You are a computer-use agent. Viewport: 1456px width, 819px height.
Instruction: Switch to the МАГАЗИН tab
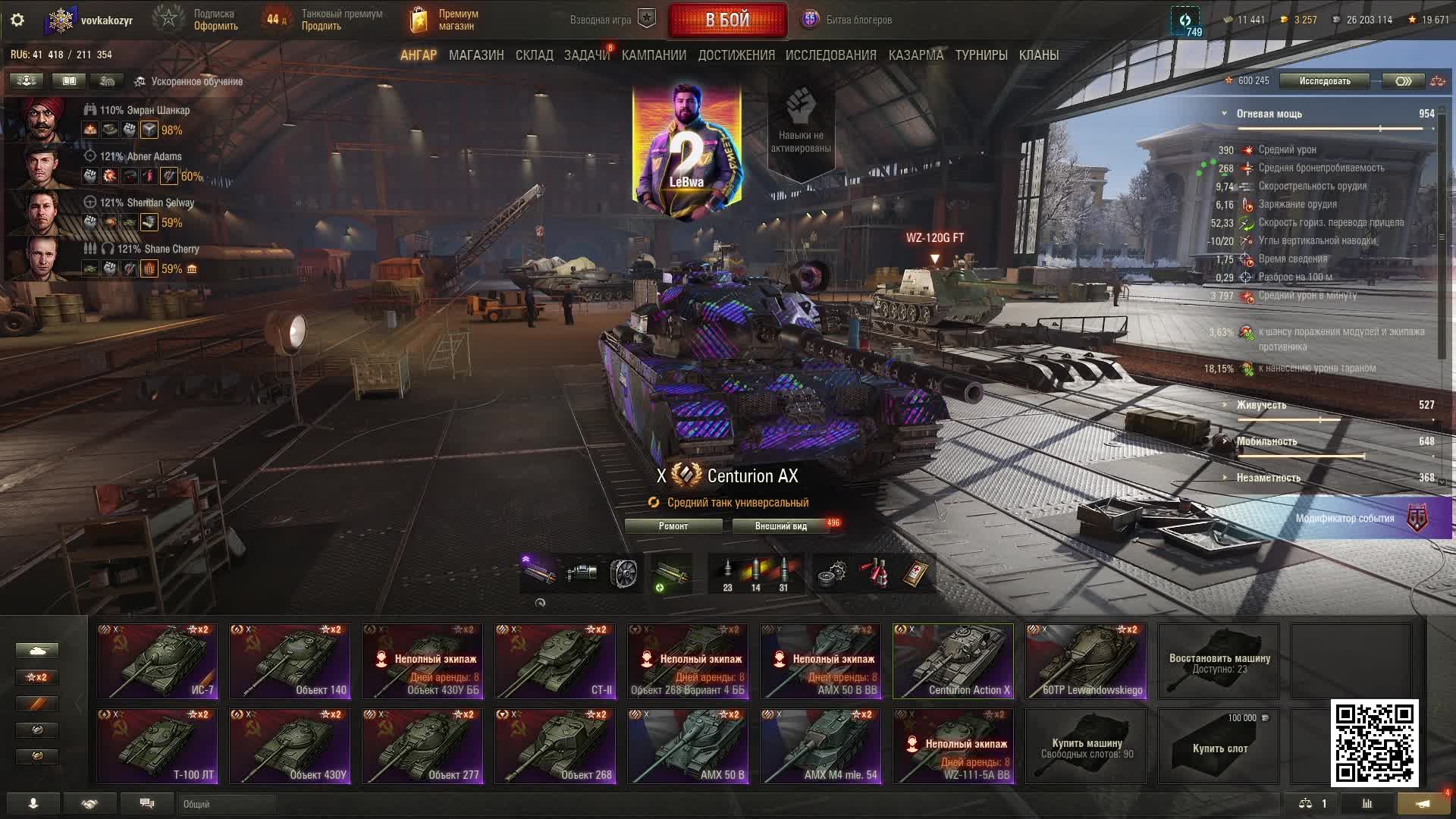point(475,55)
